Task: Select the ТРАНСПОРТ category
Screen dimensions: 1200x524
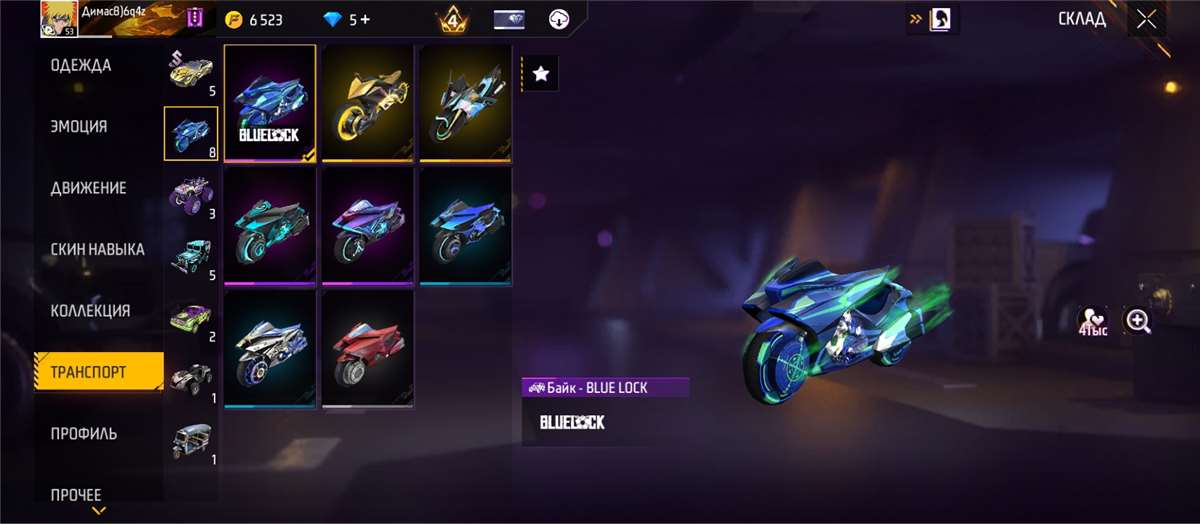Action: [x=90, y=372]
